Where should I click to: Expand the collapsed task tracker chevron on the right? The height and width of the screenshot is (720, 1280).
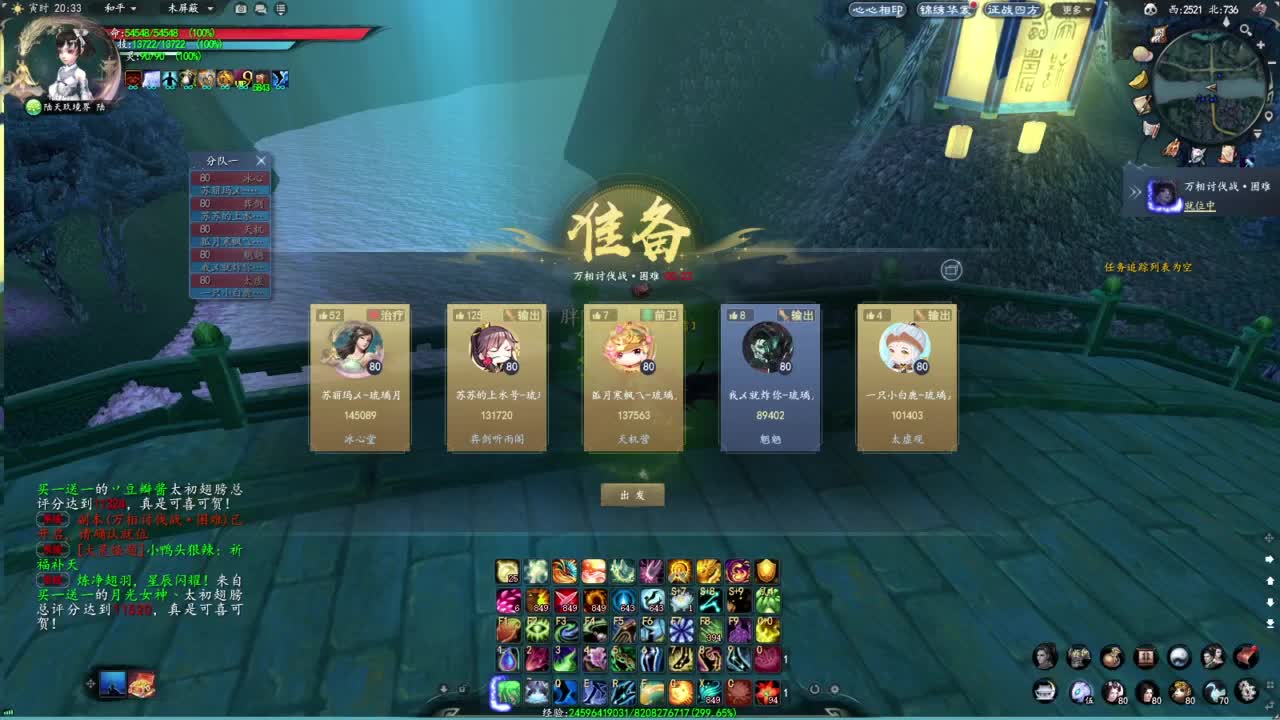pyautogui.click(x=1135, y=191)
